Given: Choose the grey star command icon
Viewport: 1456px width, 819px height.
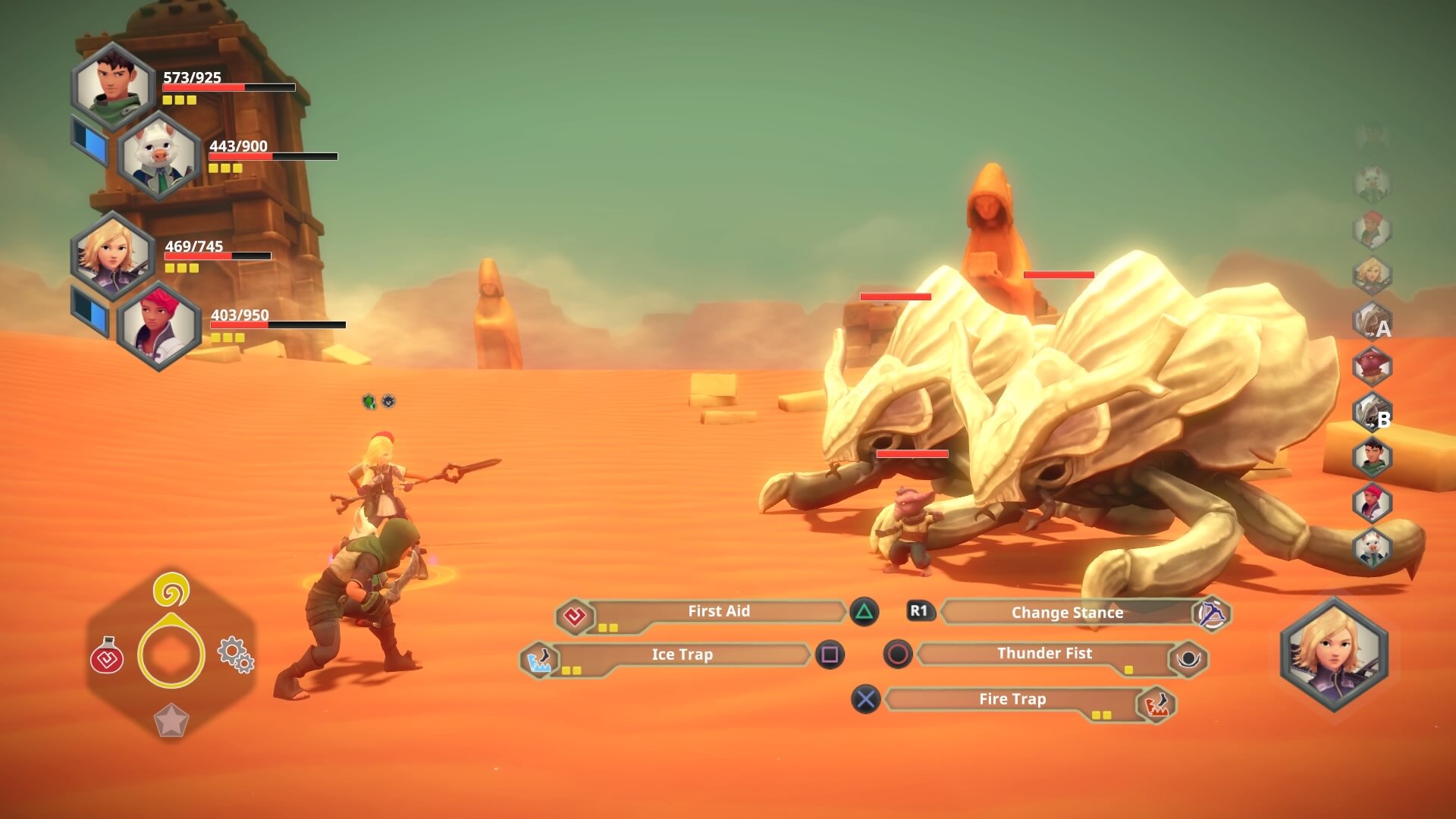Looking at the screenshot, I should pos(171,720).
